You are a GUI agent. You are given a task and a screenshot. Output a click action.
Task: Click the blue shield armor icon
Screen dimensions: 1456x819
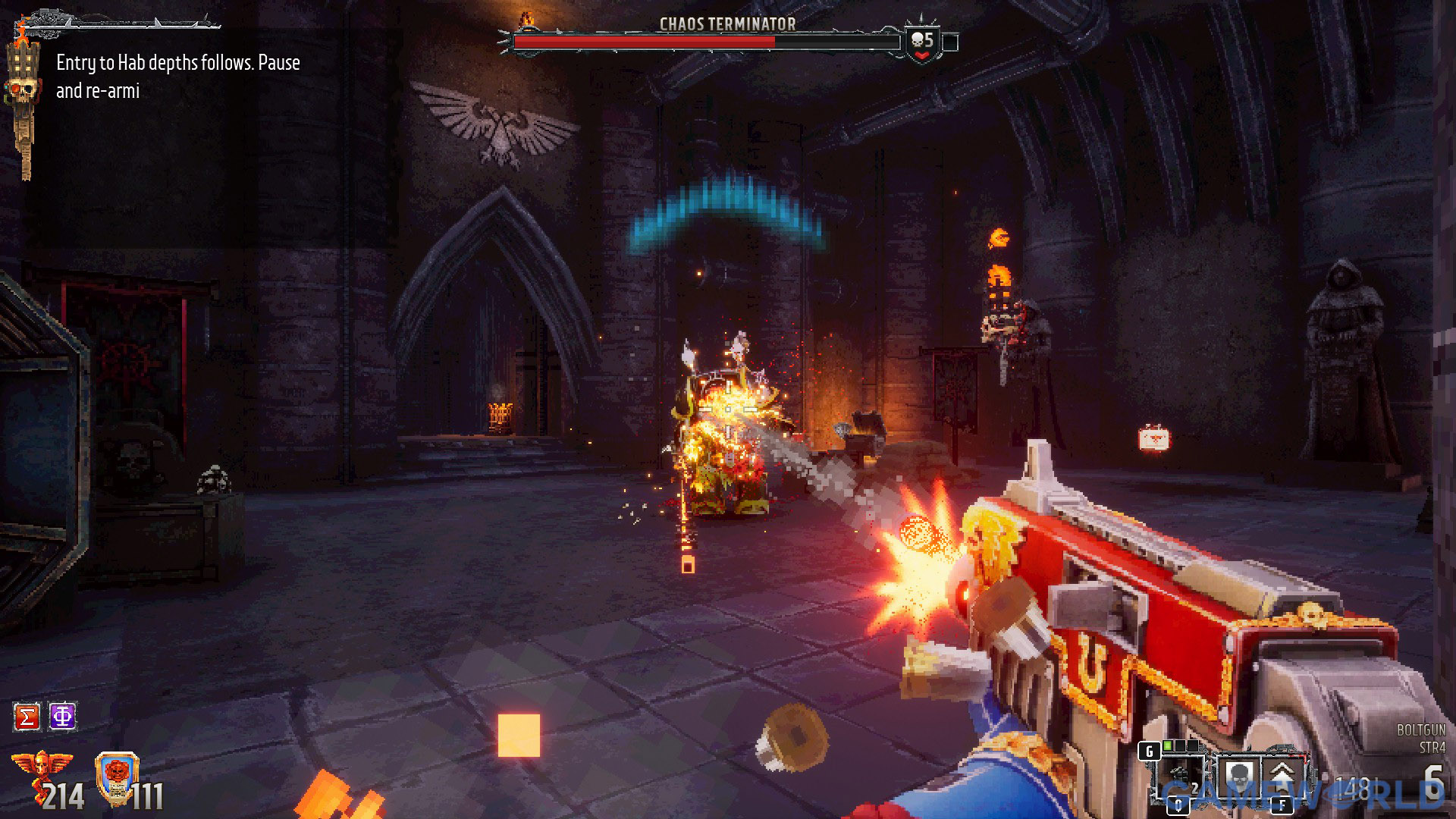pyautogui.click(x=118, y=777)
